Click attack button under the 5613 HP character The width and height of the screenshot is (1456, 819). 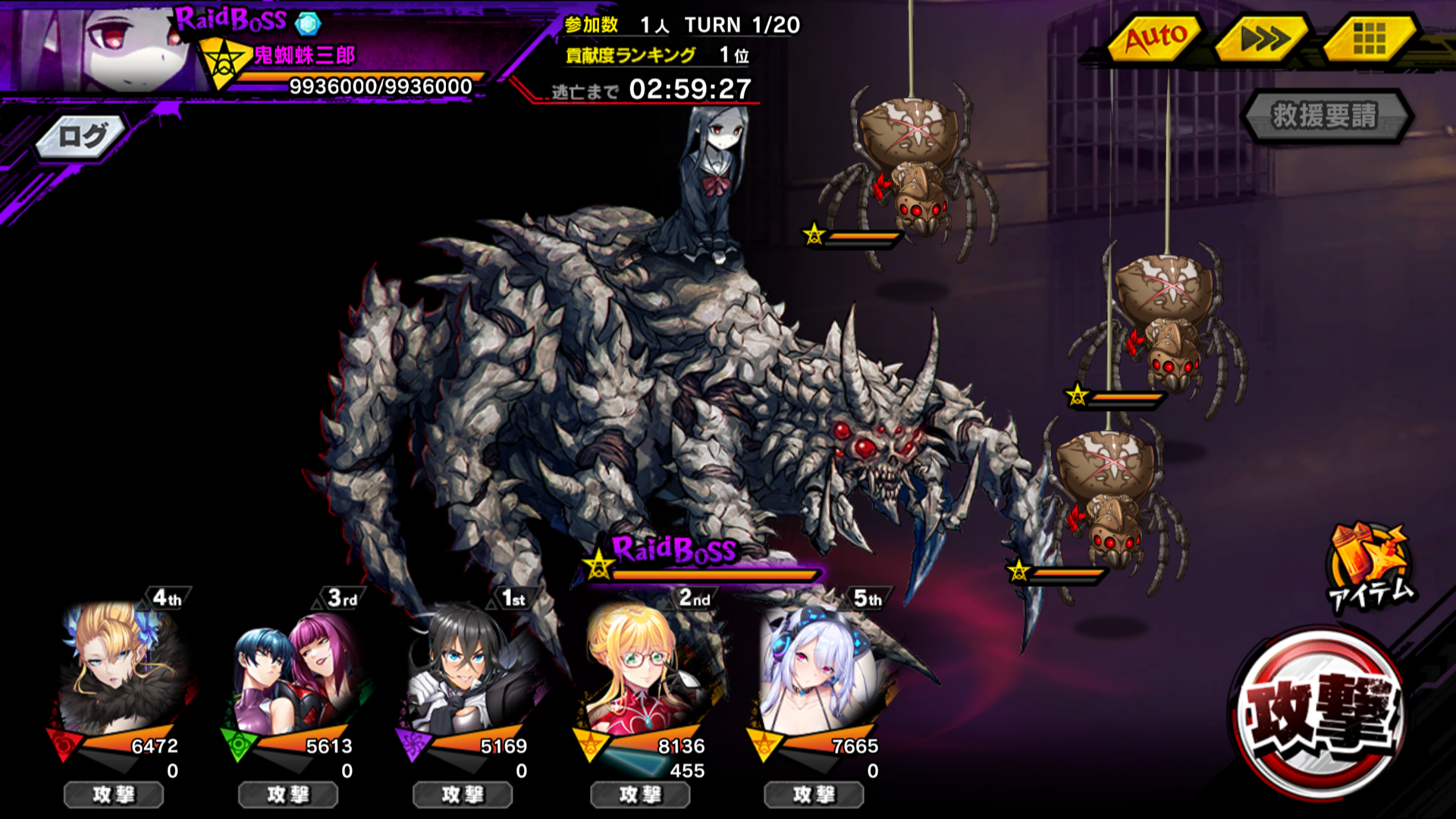(x=288, y=795)
